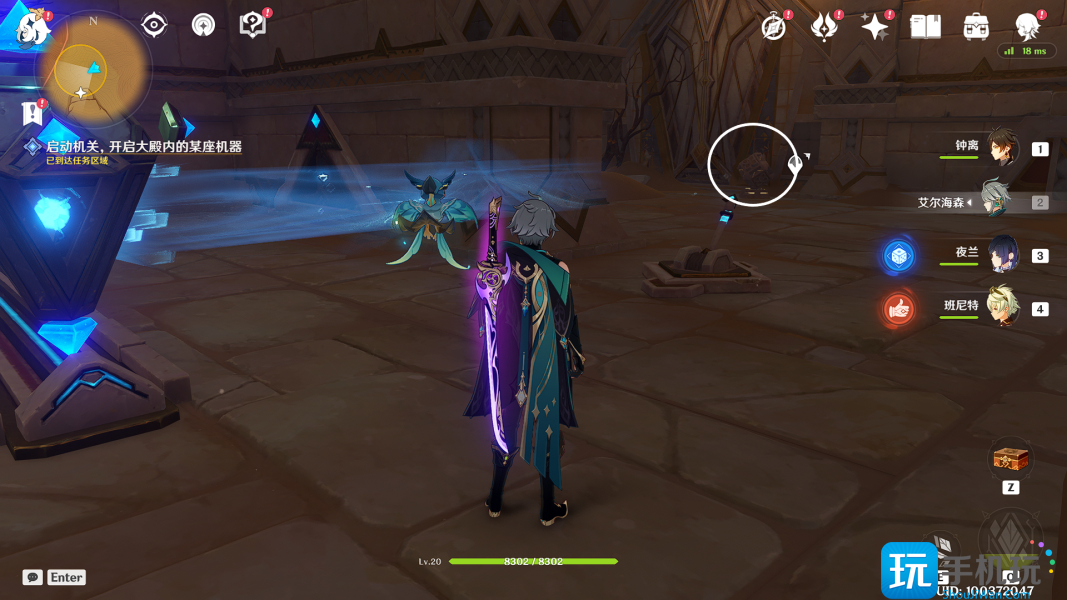Use the treasure chest gadget
1067x600 pixels.
pos(1010,460)
